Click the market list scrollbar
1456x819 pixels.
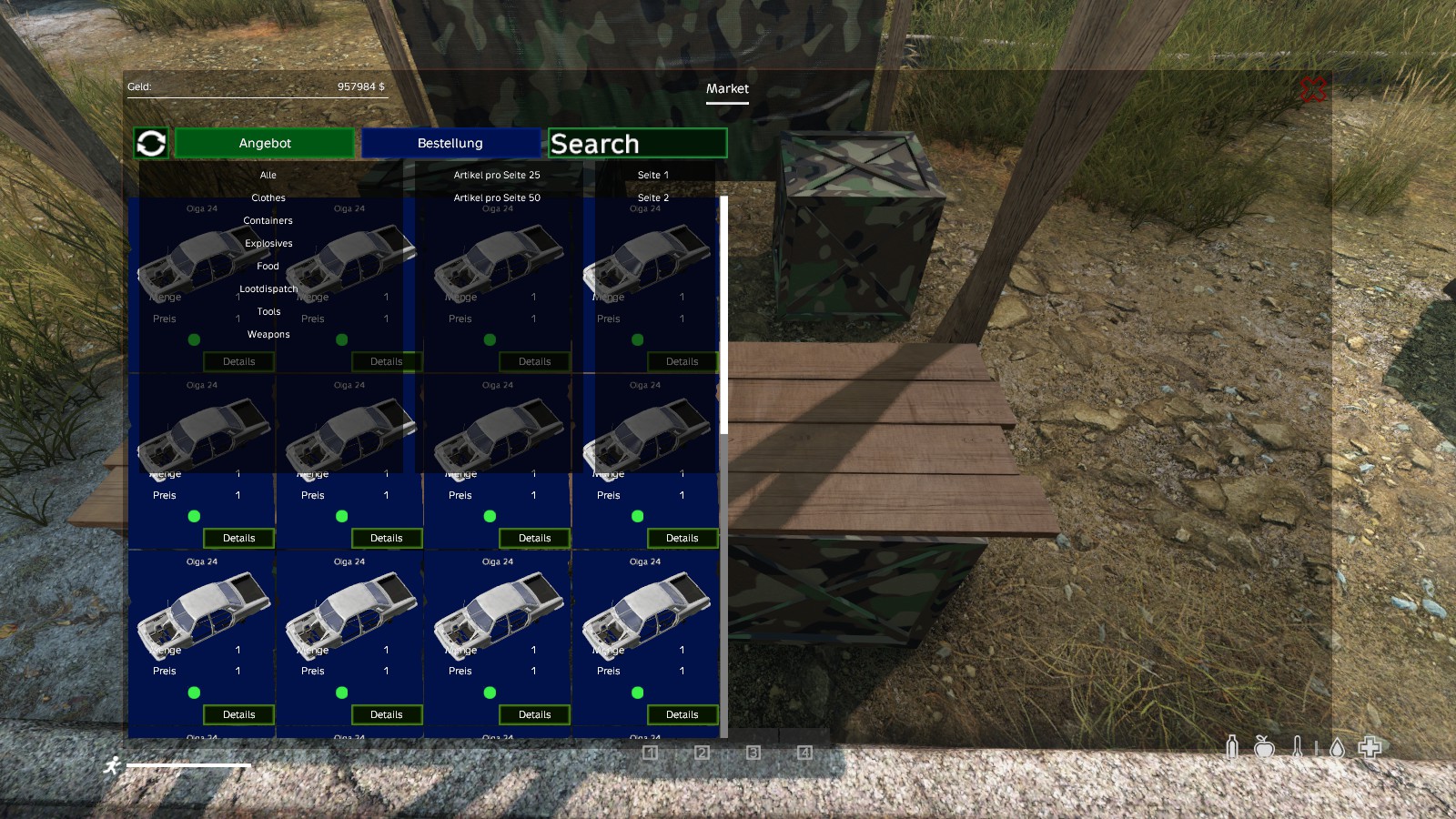coord(723,314)
